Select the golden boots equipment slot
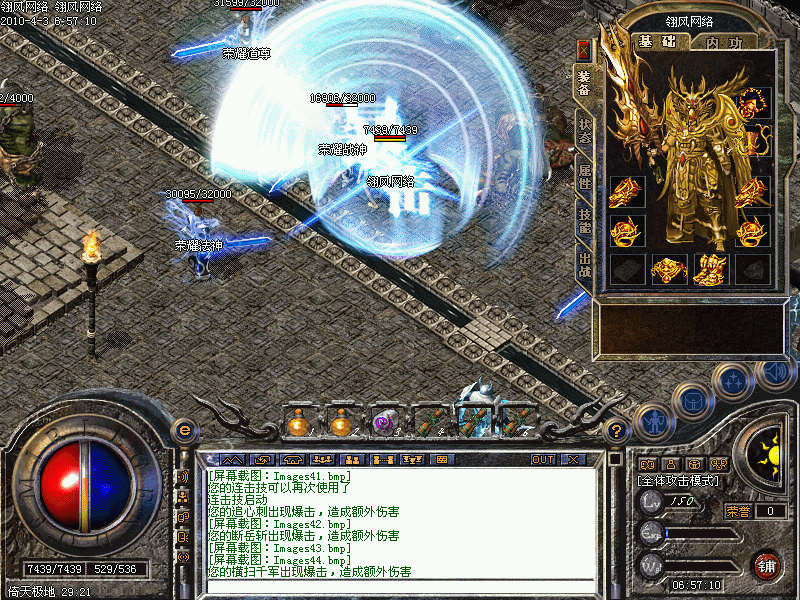Screen dimensions: 800x600 711,268
